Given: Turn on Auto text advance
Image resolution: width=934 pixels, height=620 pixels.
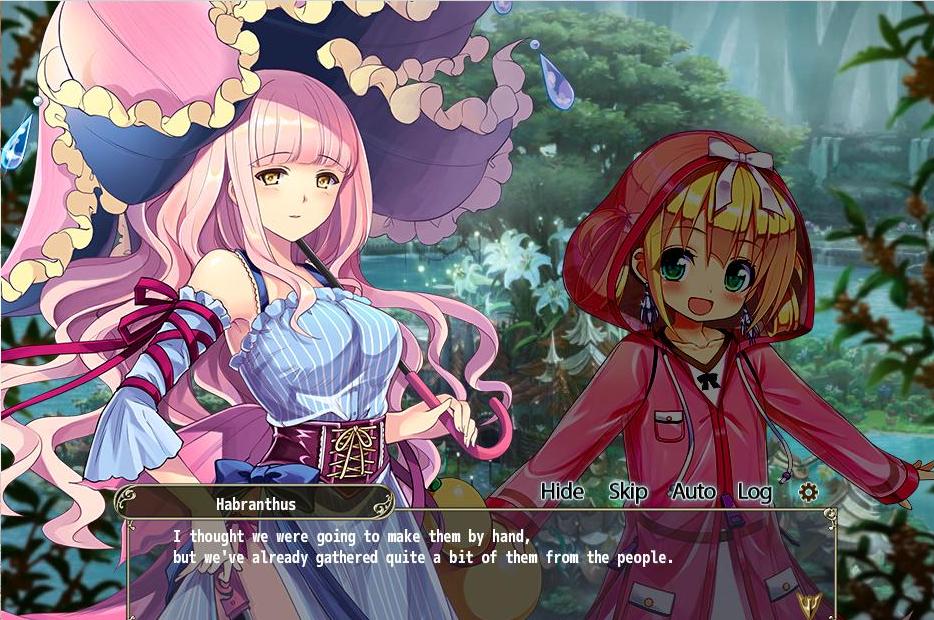Looking at the screenshot, I should coord(693,491).
